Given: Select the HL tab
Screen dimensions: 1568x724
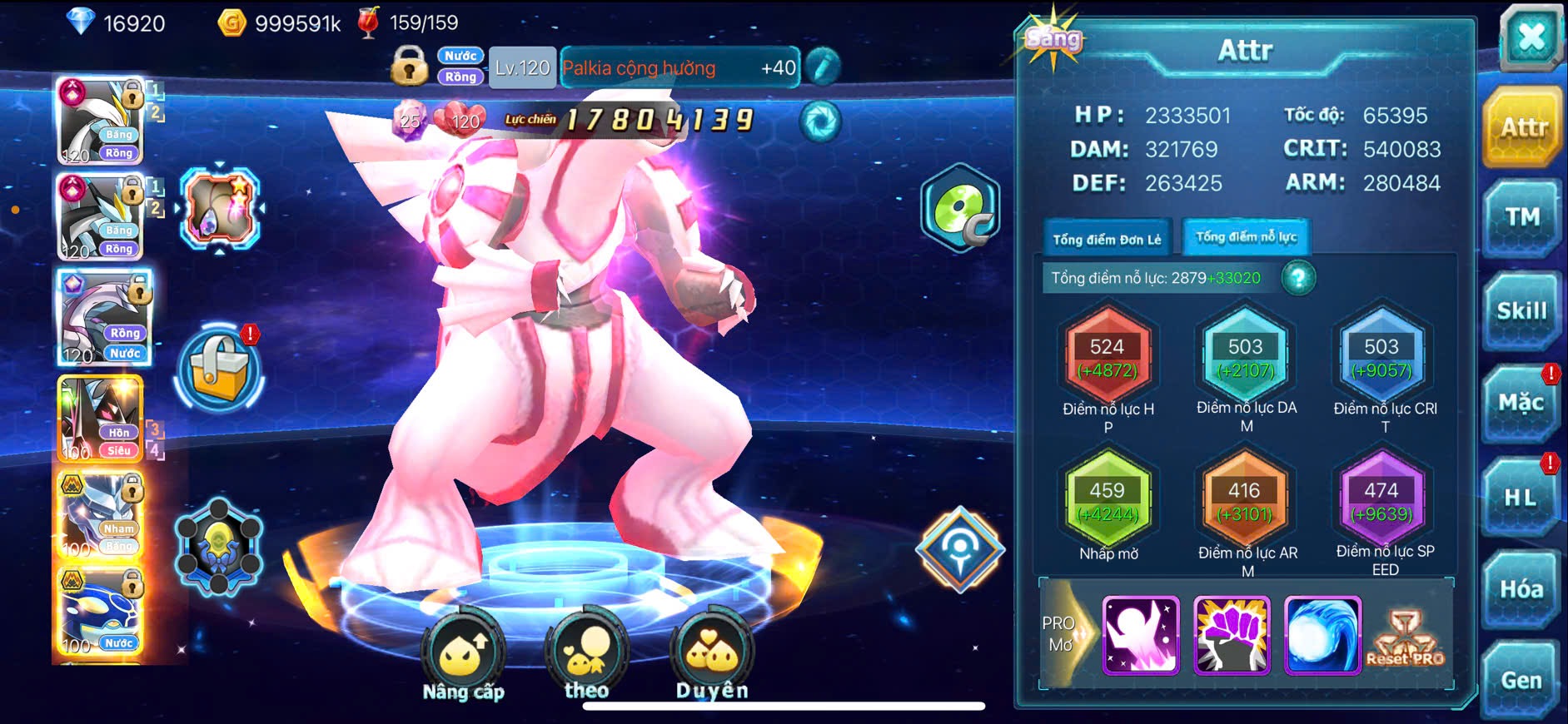Looking at the screenshot, I should (x=1520, y=498).
